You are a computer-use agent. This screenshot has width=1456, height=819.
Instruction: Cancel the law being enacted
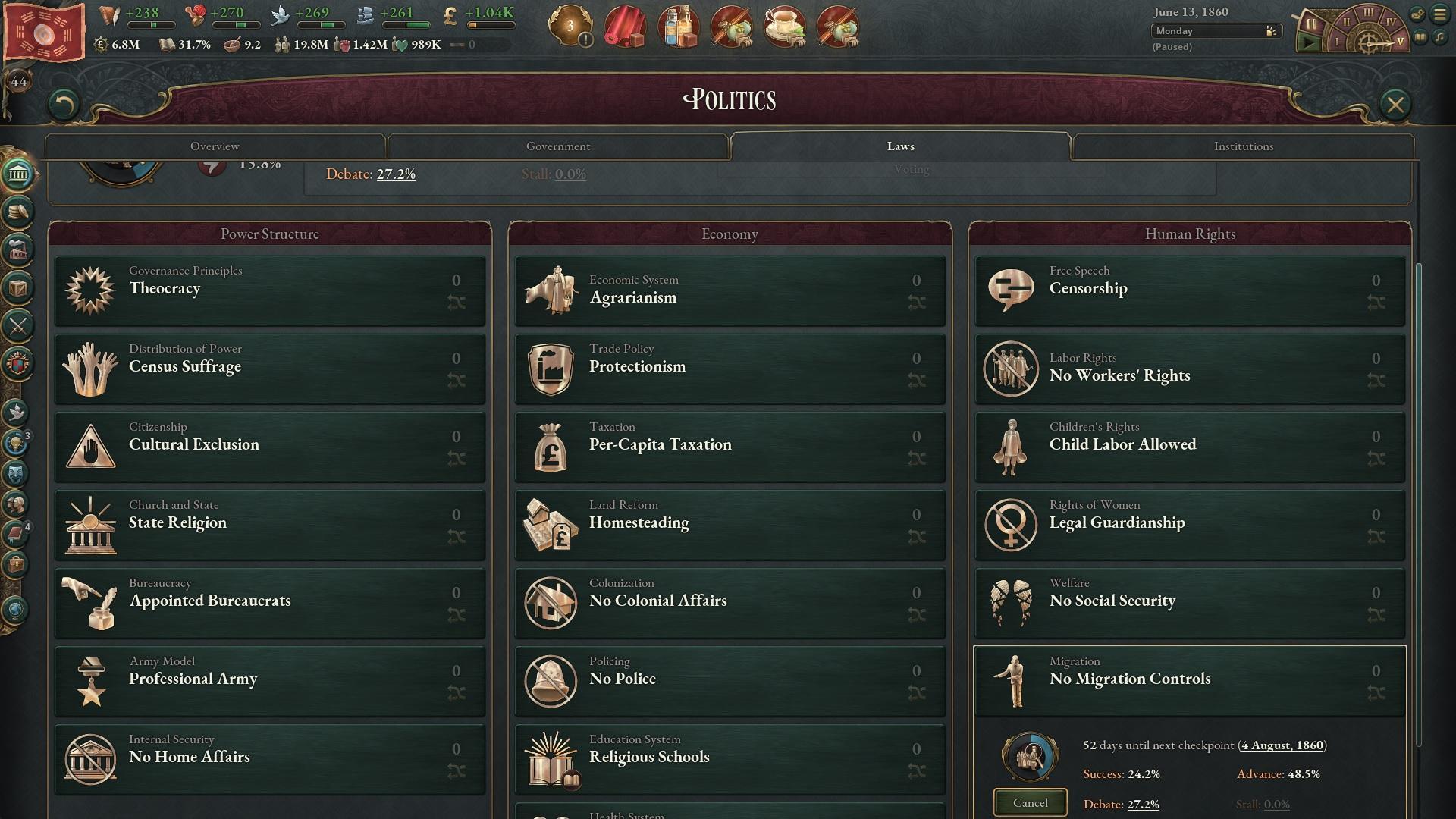coord(1030,802)
